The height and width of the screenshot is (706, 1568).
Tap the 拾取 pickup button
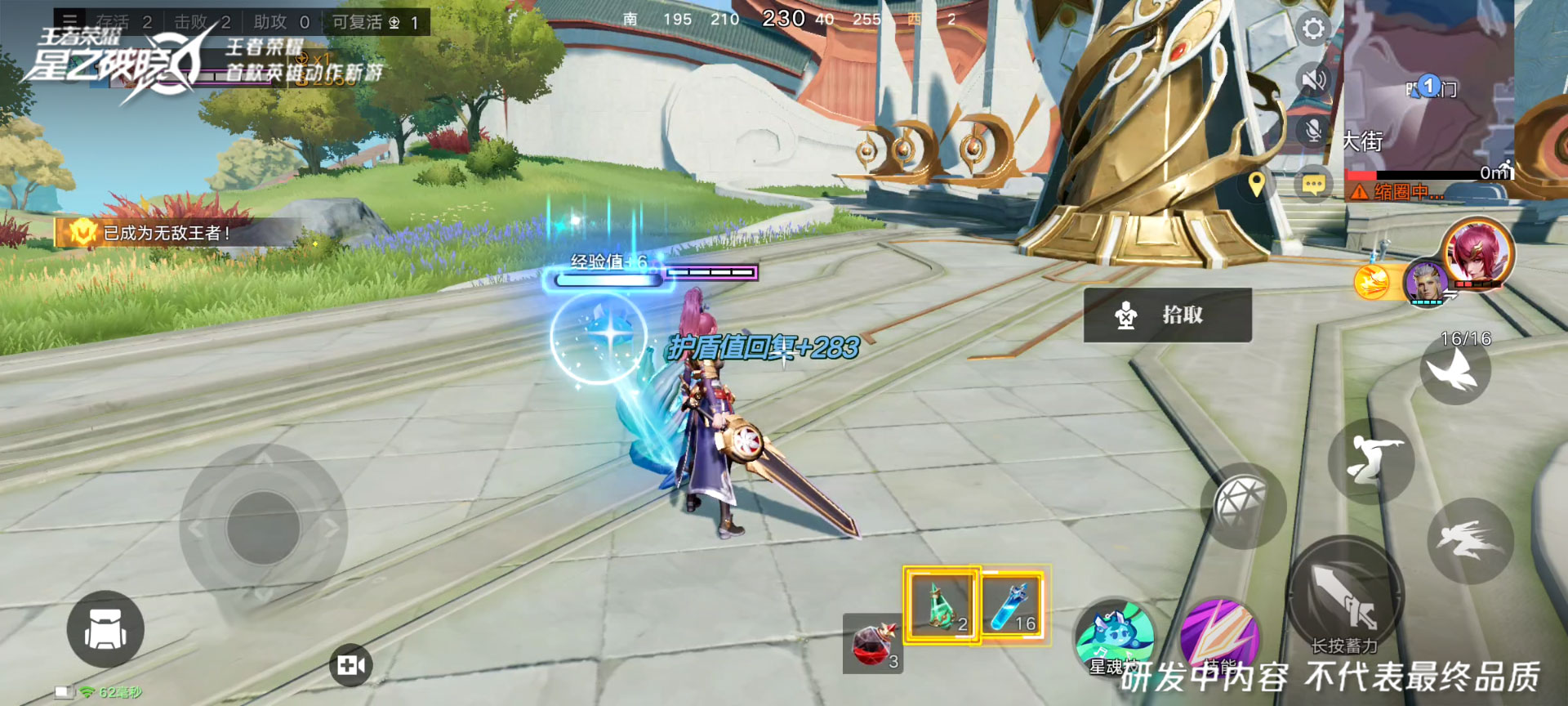(1167, 315)
